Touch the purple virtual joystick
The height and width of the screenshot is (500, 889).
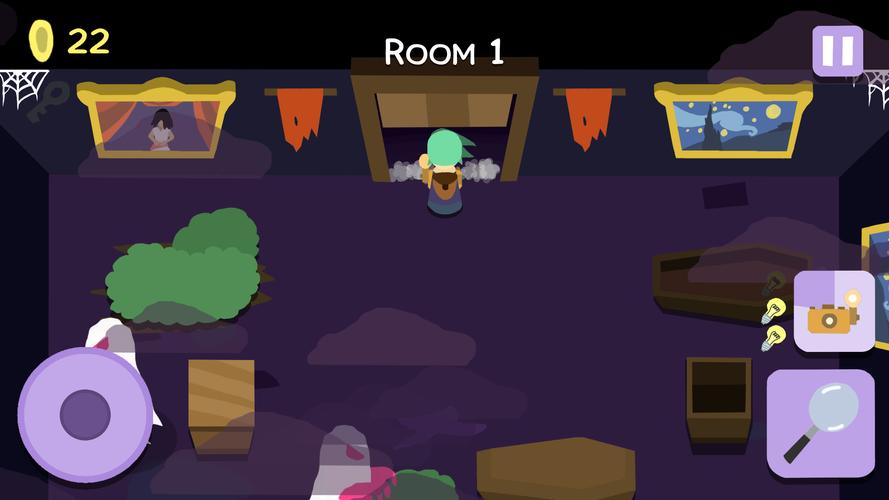click(85, 414)
